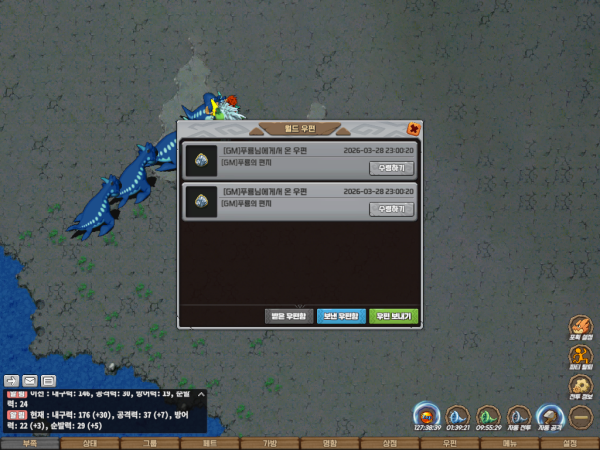Show battle info (전투 정보) icon
This screenshot has width=600, height=450.
(x=581, y=382)
